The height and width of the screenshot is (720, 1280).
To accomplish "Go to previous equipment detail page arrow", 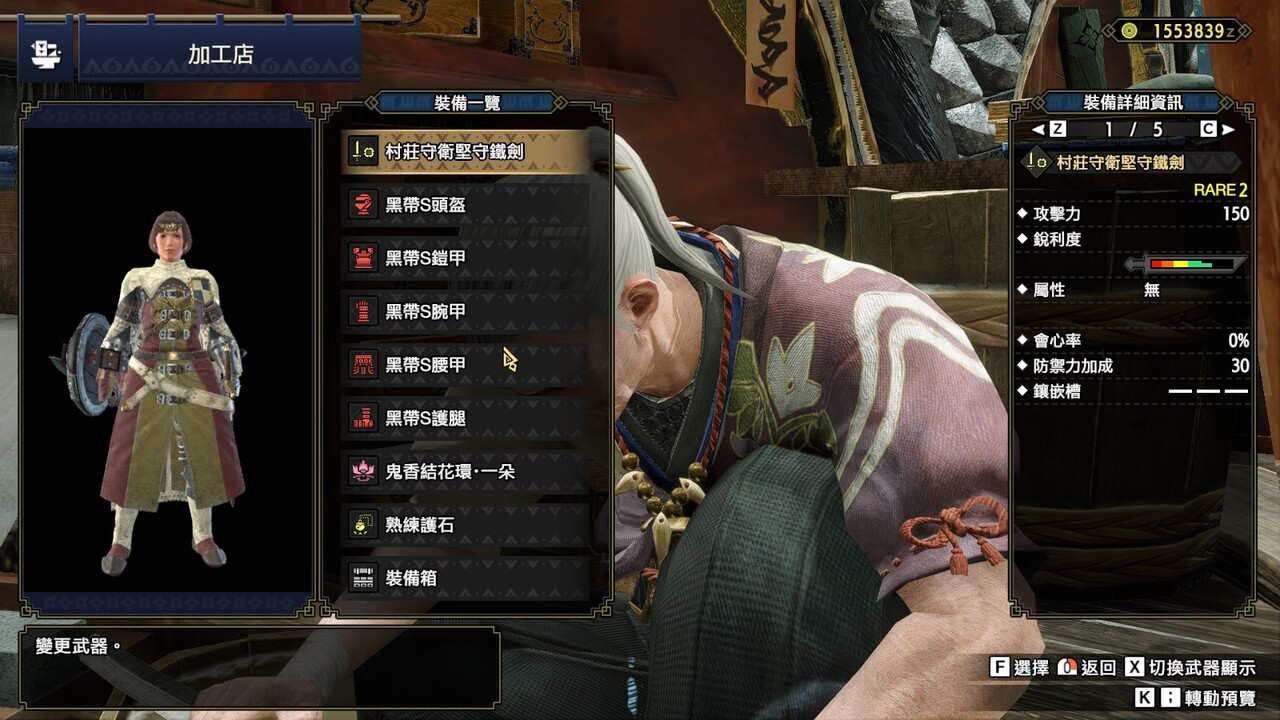I will tap(1039, 129).
